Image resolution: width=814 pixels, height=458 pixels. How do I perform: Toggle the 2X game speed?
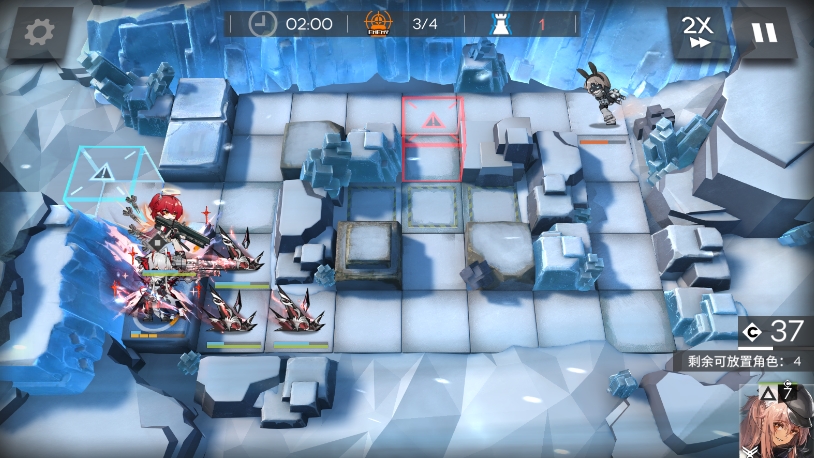coord(696,32)
